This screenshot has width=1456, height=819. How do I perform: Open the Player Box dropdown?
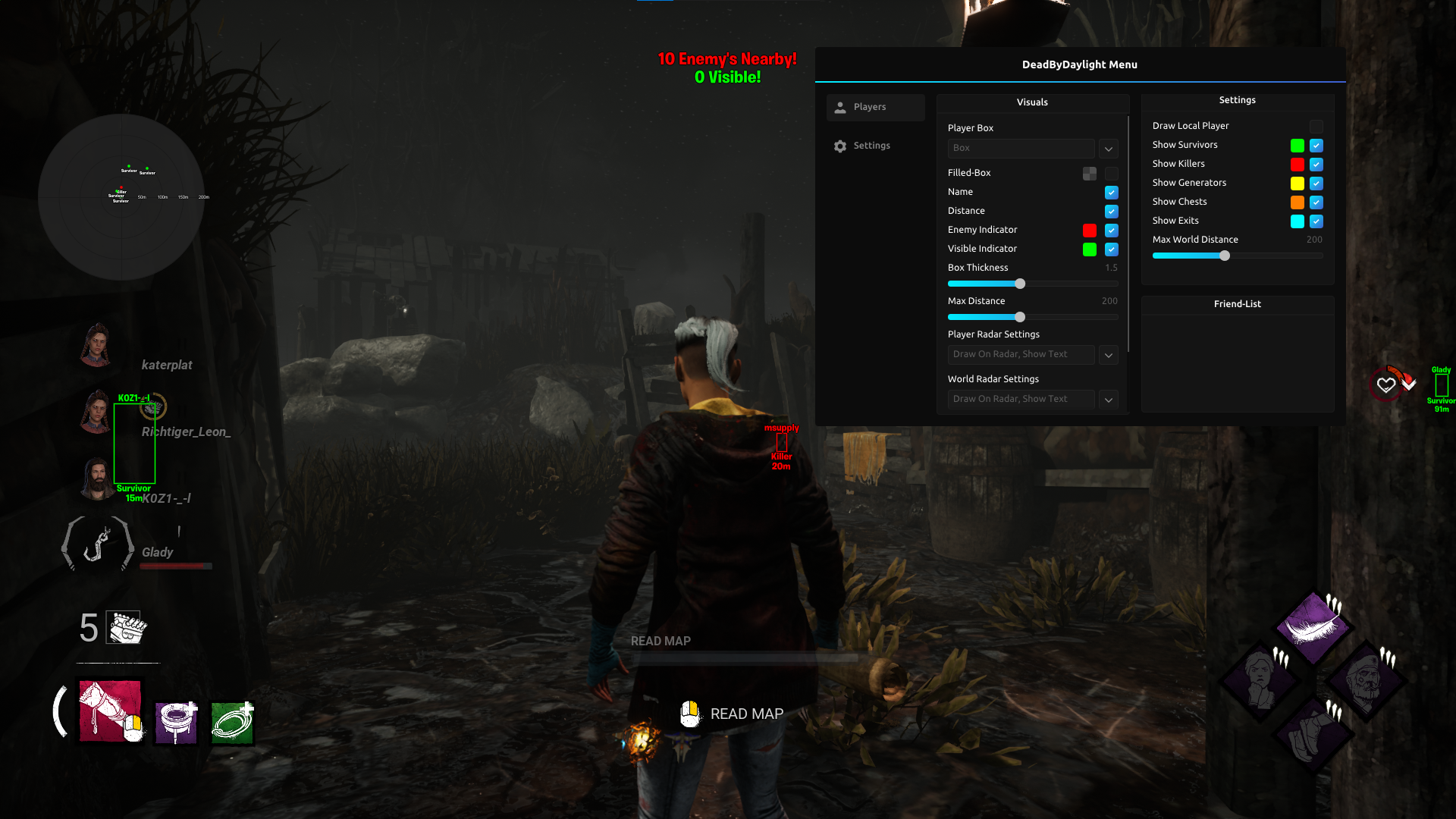click(x=1108, y=149)
